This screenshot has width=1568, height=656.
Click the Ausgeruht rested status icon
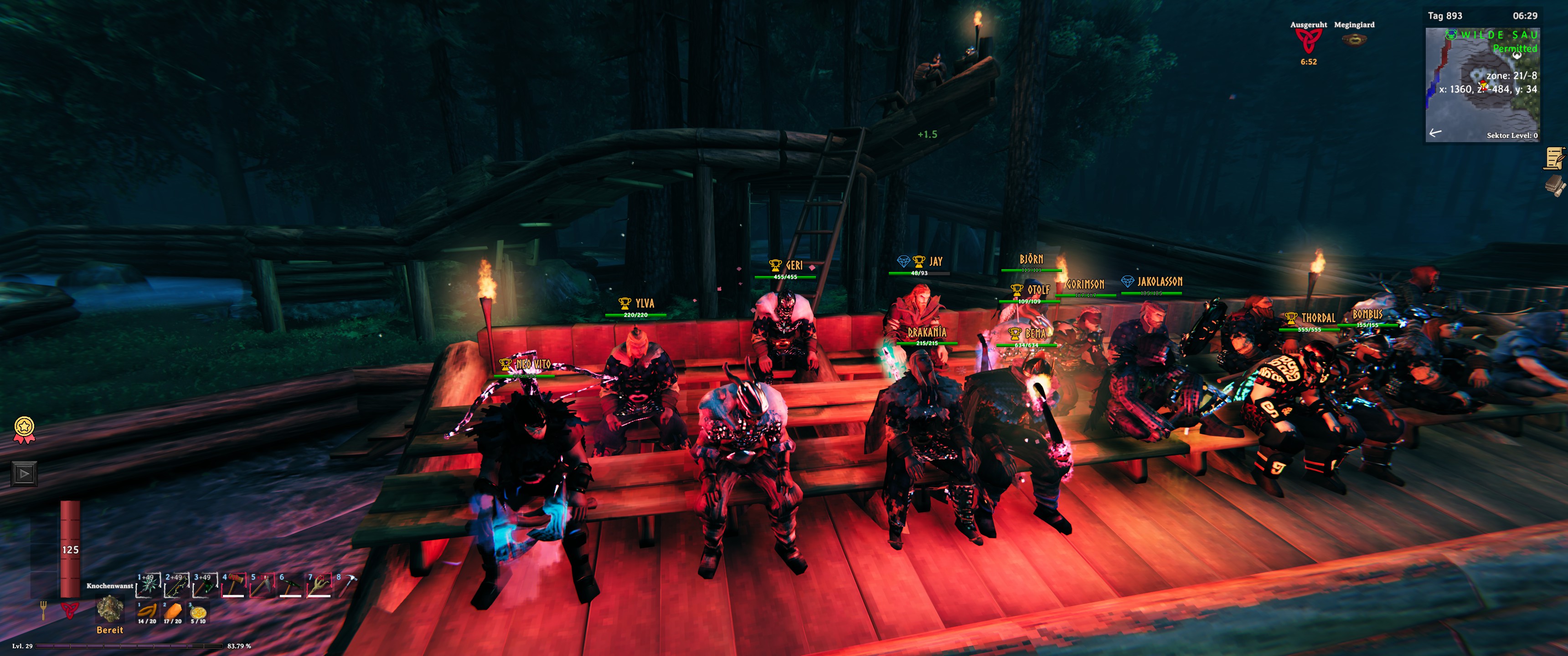1308,42
